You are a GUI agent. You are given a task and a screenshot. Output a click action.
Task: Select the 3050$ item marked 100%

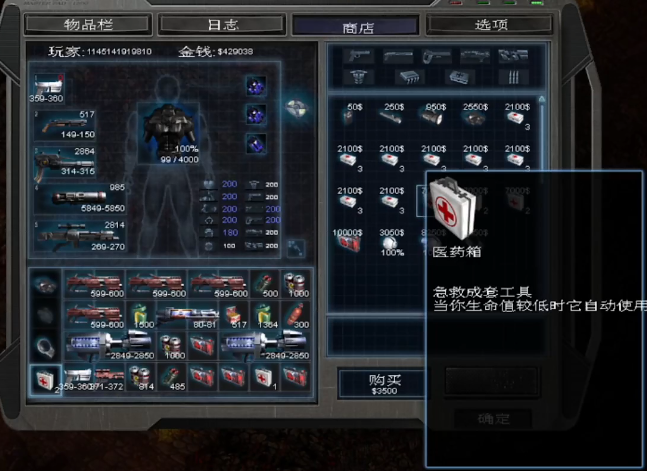392,242
